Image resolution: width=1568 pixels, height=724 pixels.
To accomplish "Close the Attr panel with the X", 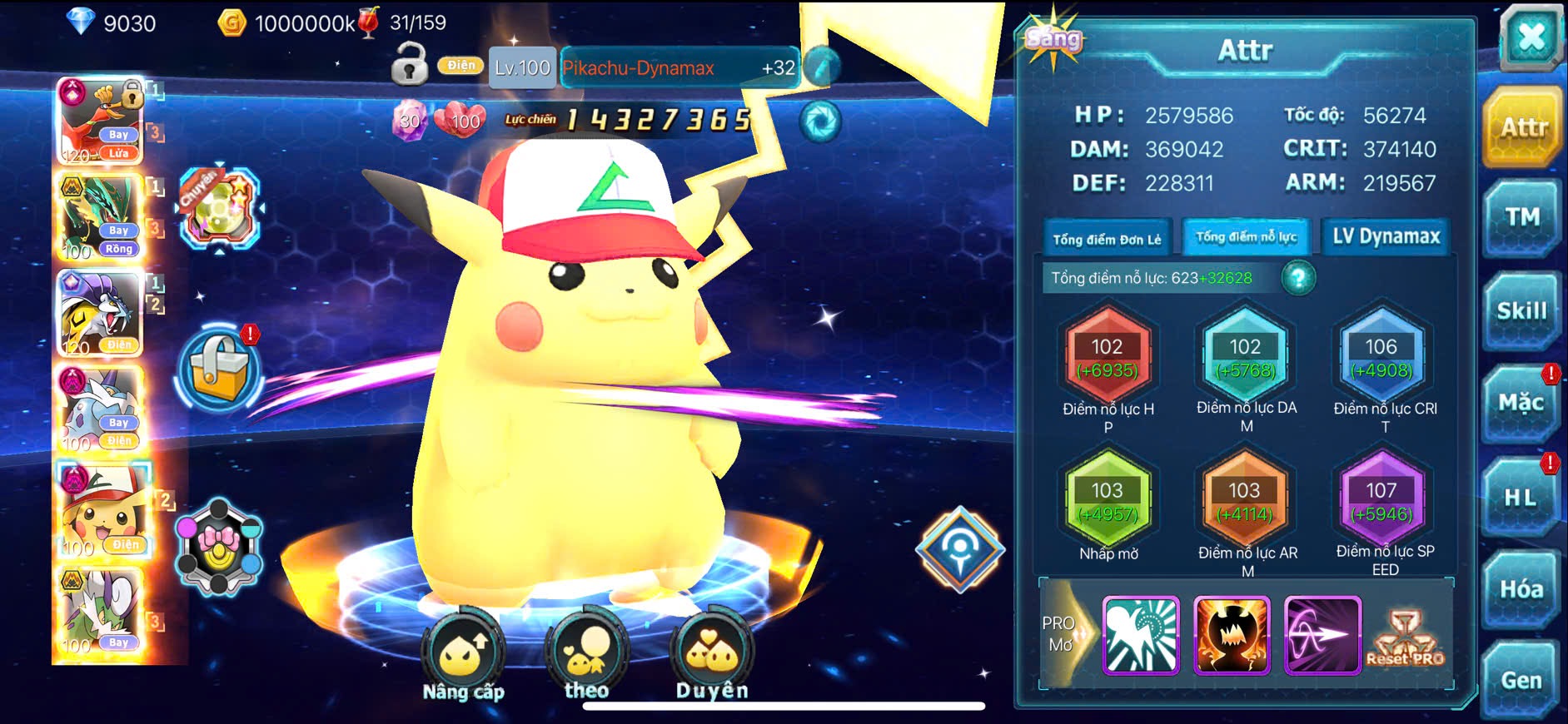I will click(x=1531, y=38).
